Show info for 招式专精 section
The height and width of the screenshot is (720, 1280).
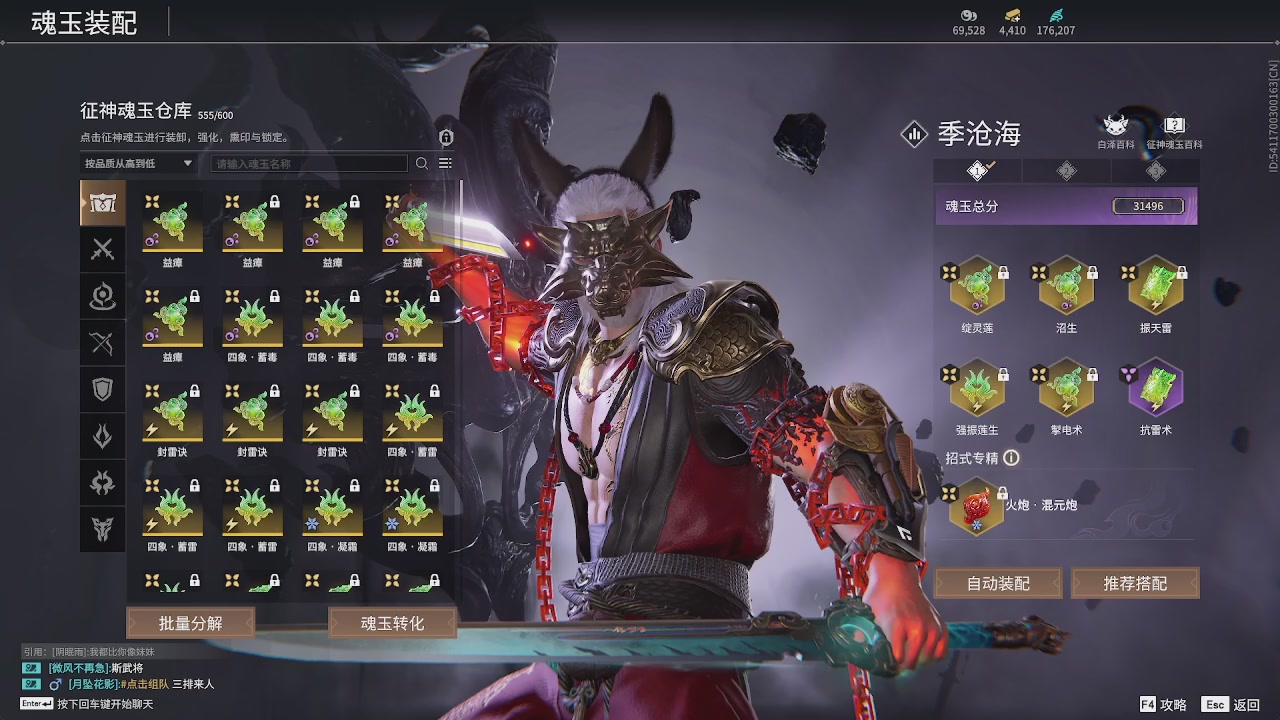tap(1011, 458)
